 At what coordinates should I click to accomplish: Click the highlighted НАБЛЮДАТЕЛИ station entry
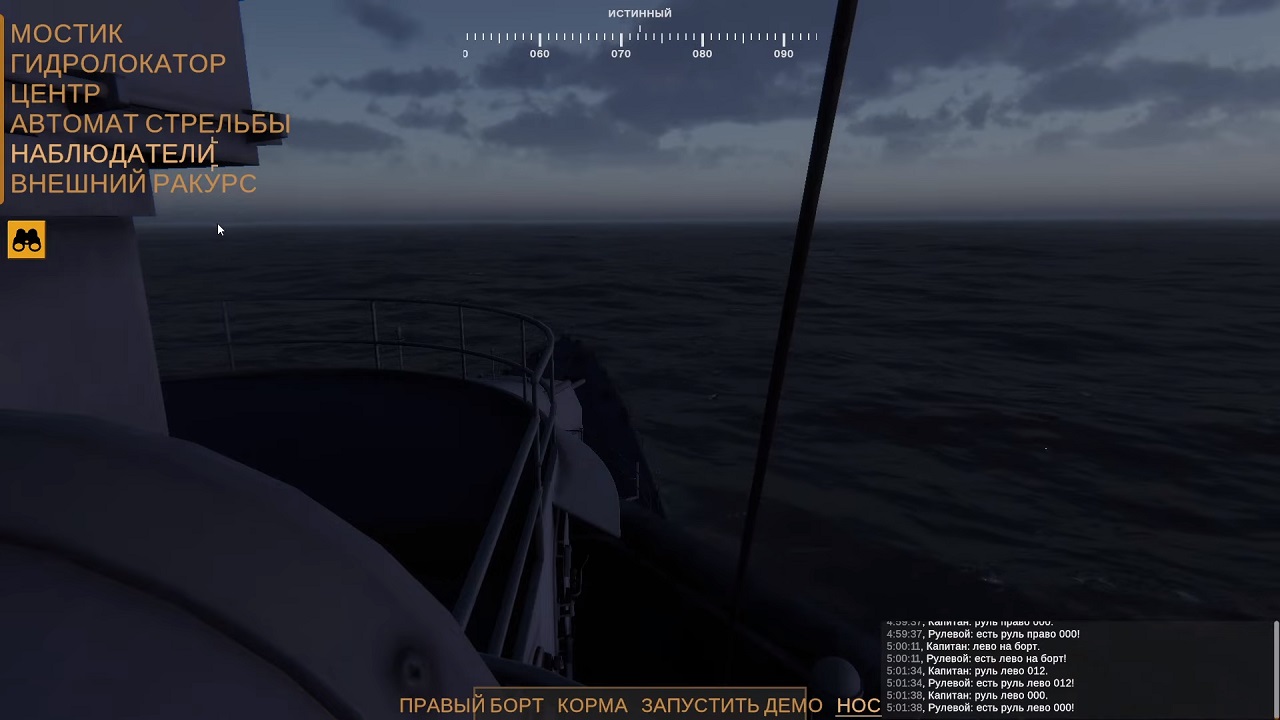[112, 153]
